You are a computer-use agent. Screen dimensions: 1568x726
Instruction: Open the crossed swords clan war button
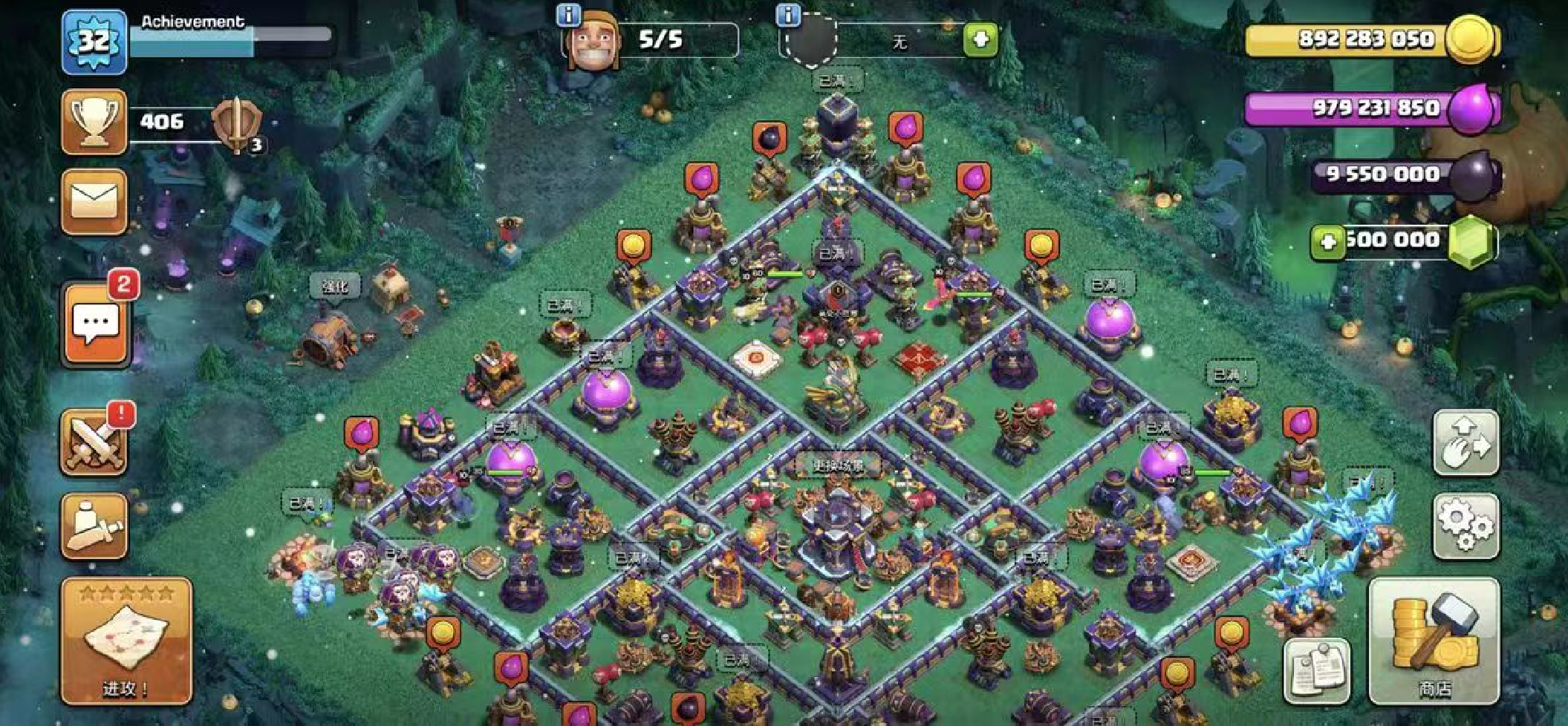click(x=94, y=442)
